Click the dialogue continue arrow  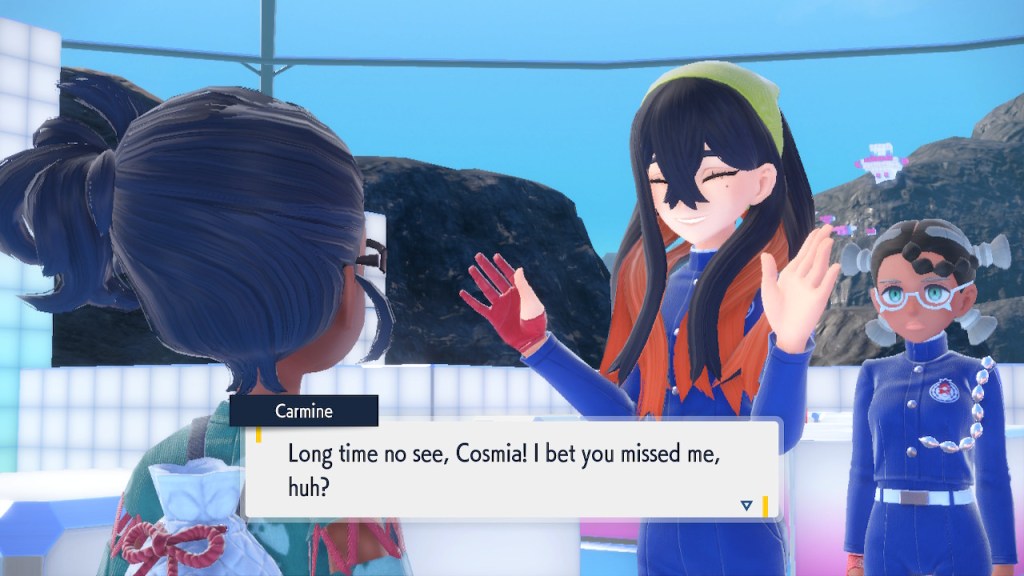pyautogui.click(x=746, y=506)
